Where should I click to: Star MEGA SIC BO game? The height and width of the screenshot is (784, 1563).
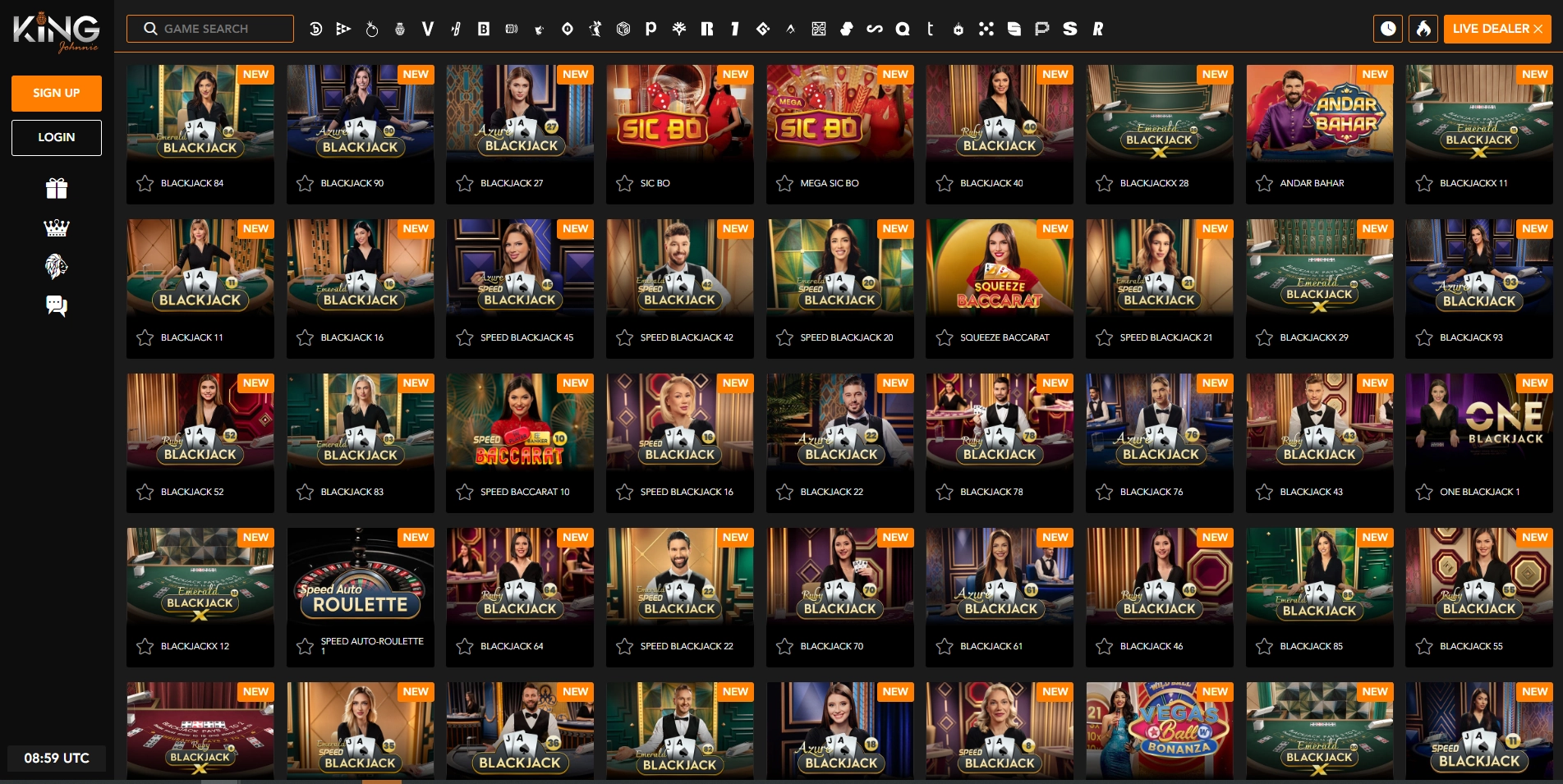point(784,183)
